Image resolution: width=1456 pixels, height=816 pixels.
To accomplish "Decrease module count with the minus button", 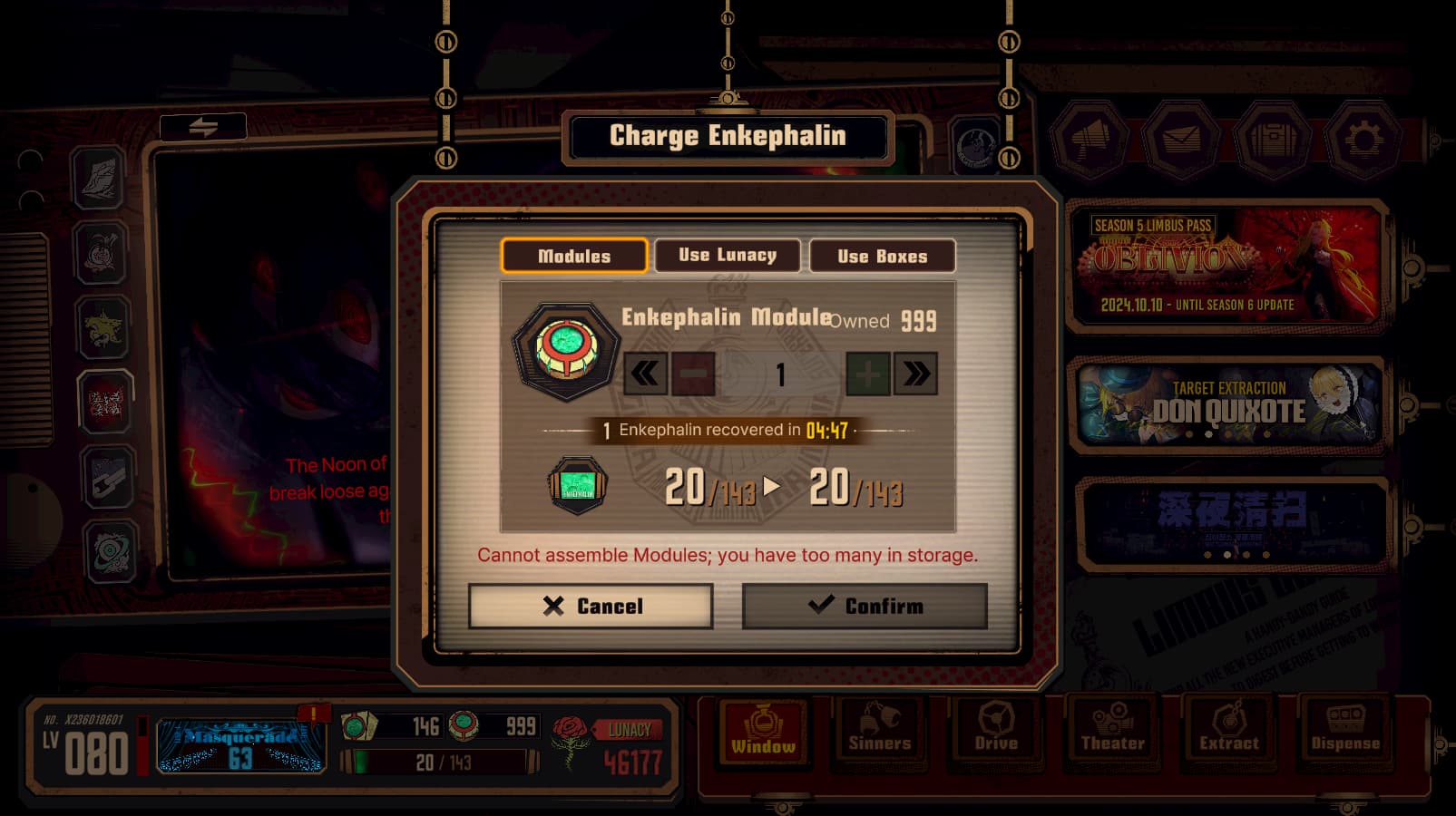I will click(x=693, y=374).
